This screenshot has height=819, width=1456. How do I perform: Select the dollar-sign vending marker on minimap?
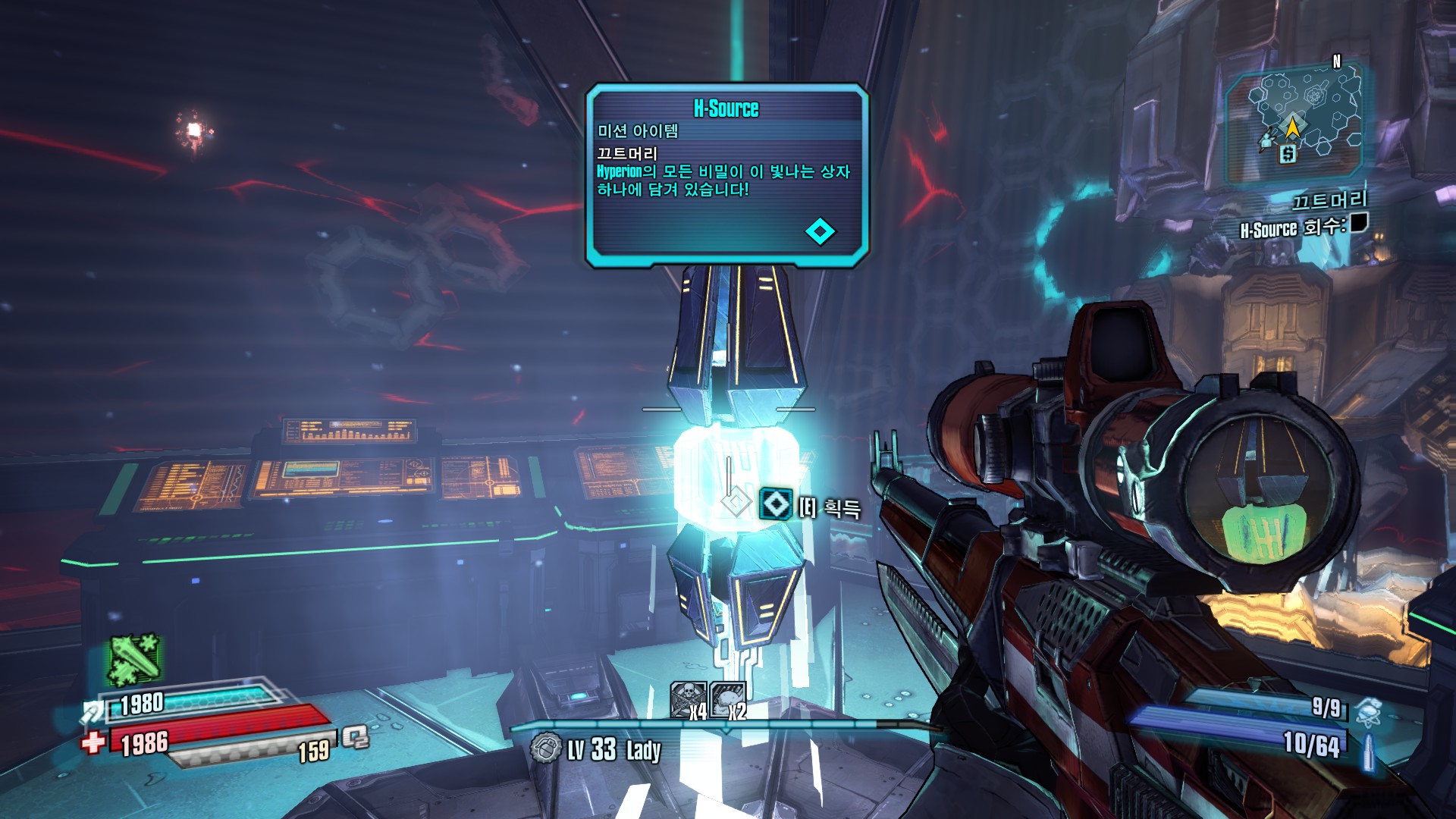(x=1288, y=155)
